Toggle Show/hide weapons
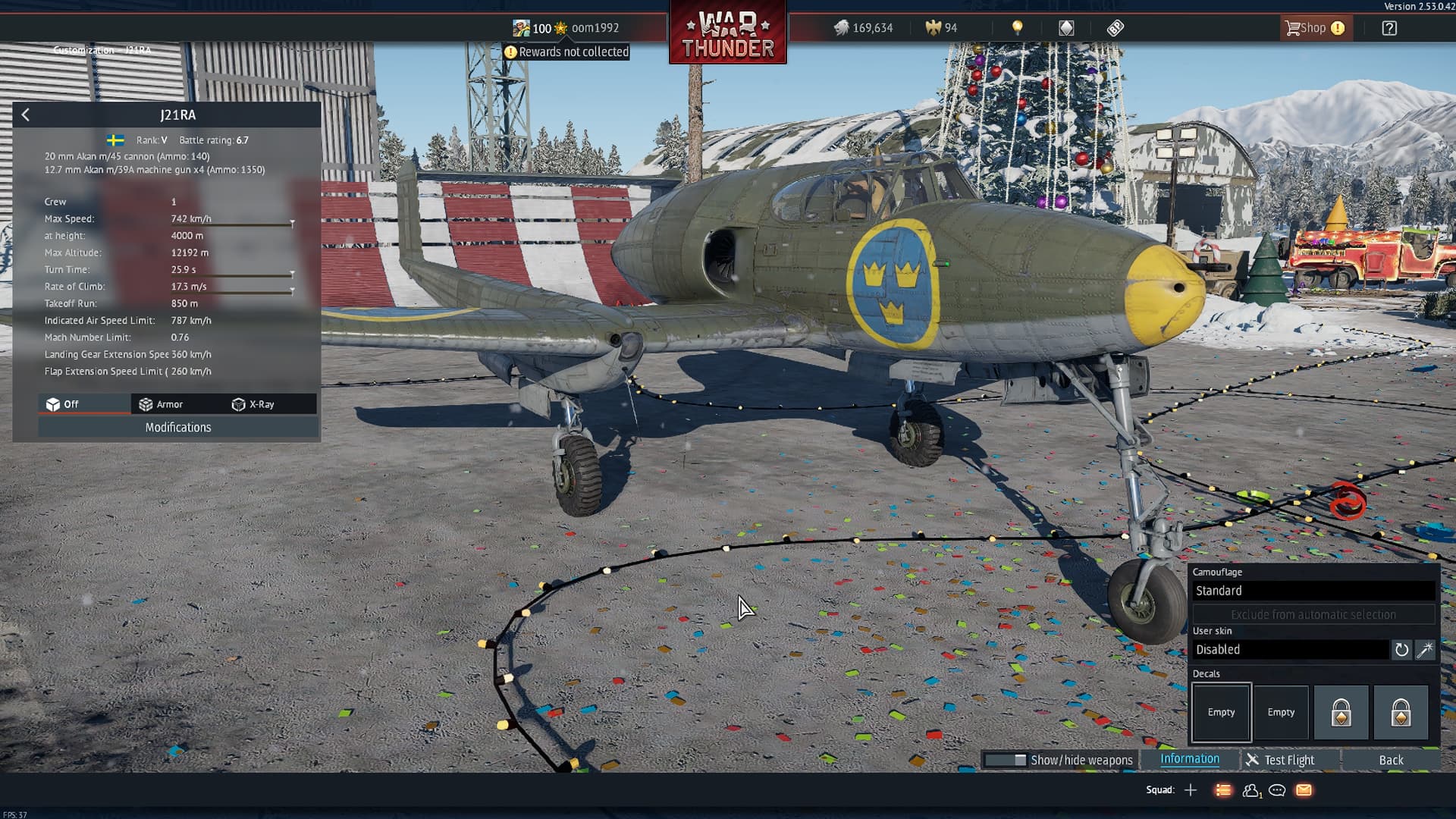1456x819 pixels. [x=1059, y=760]
